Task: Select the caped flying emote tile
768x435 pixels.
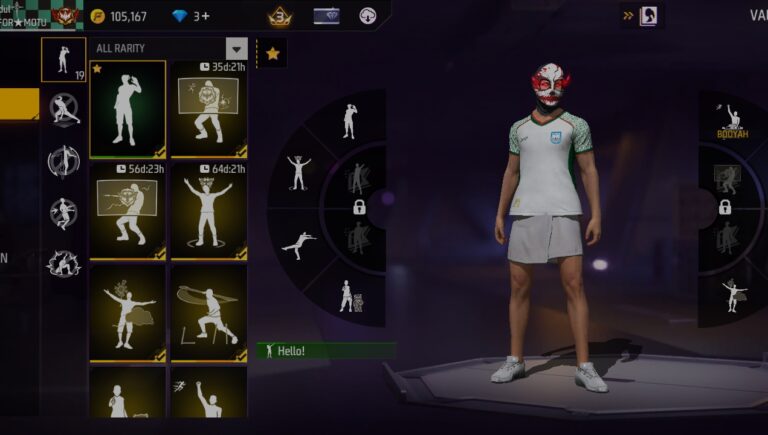Action: 128,312
